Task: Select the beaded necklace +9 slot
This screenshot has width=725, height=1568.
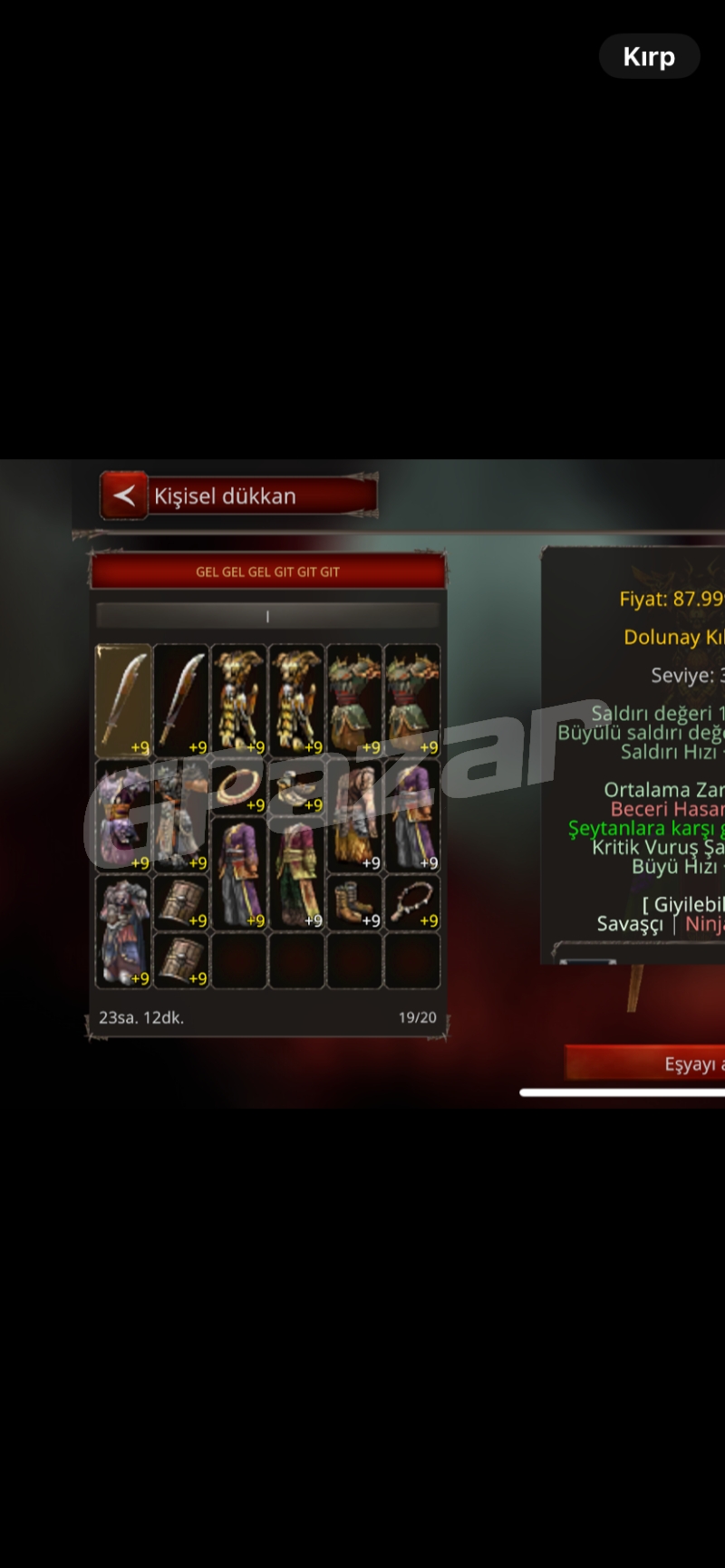Action: pos(412,902)
